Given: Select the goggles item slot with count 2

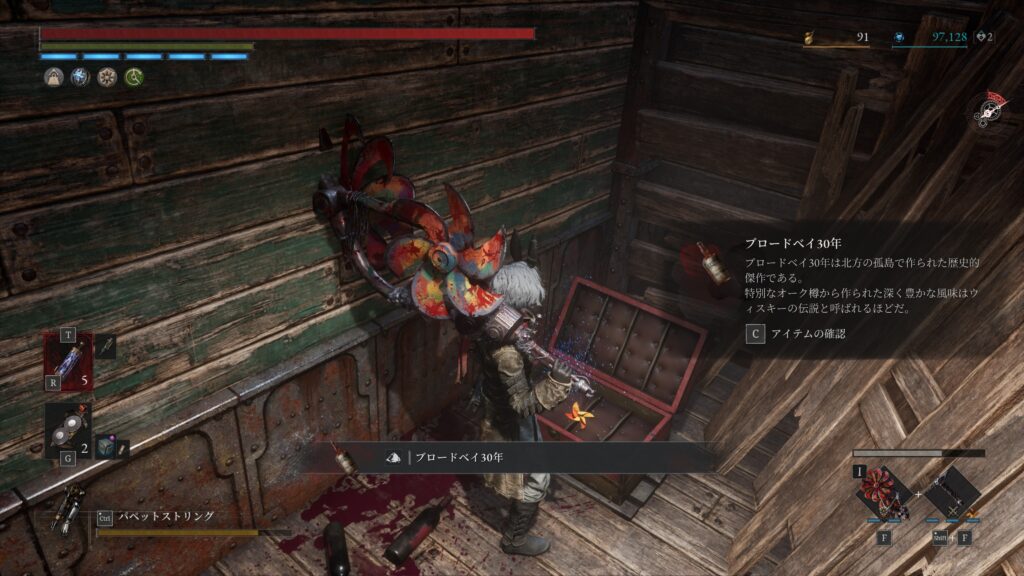Looking at the screenshot, I should pyautogui.click(x=68, y=430).
